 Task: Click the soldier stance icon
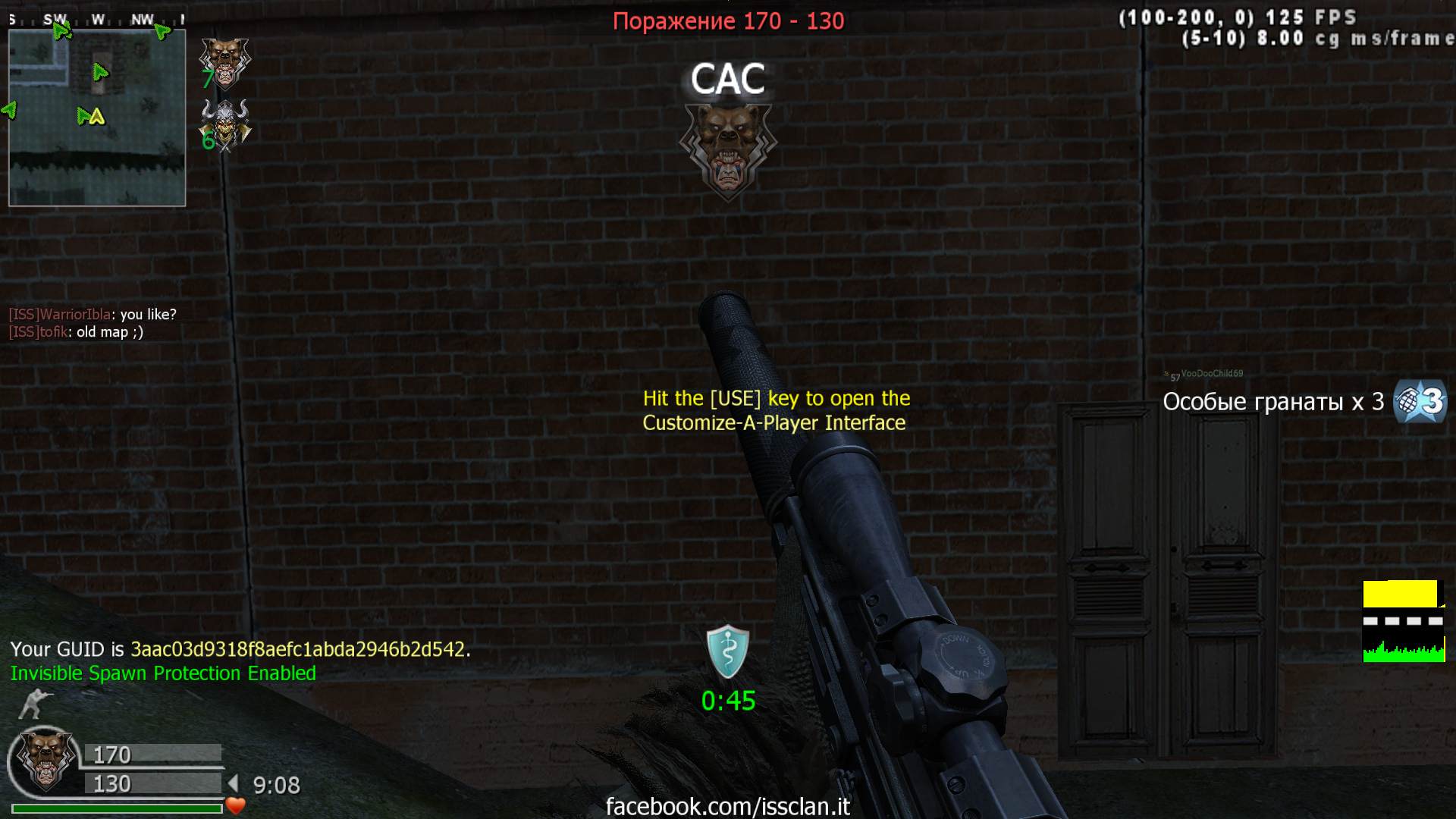pos(35,704)
